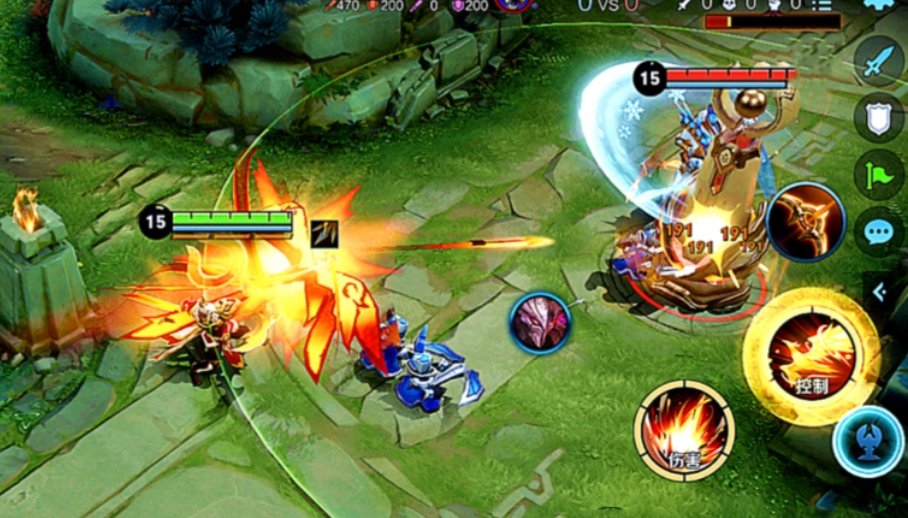The height and width of the screenshot is (518, 908).
Task: Expand the side panel arrow
Action: pyautogui.click(x=880, y=292)
